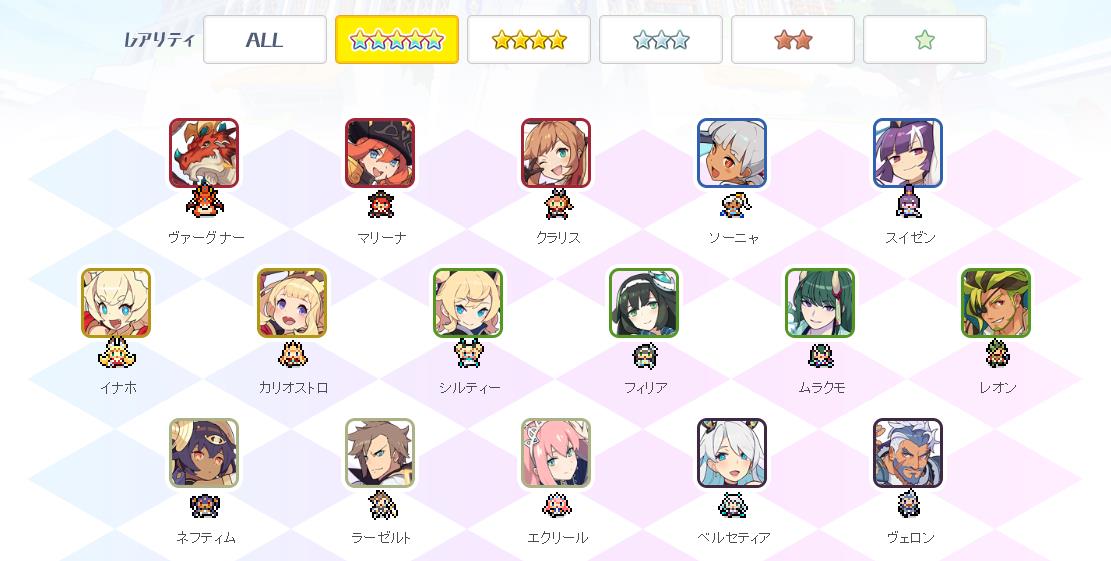This screenshot has height=561, width=1111.
Task: Select マリーナ's character portrait
Action: pos(380,153)
